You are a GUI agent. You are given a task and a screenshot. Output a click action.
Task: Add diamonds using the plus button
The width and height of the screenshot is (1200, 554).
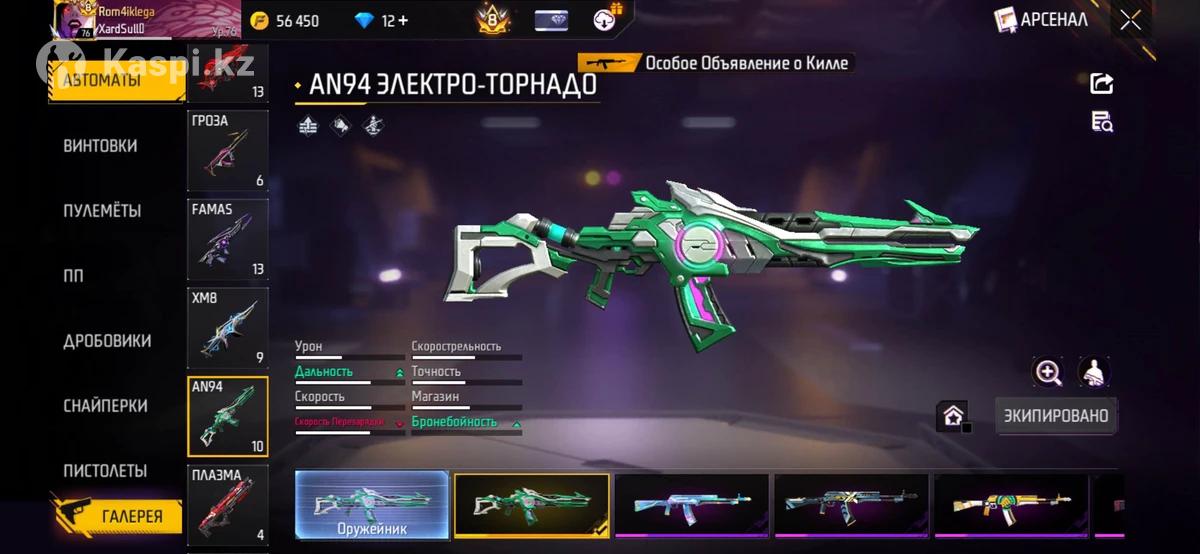[402, 21]
